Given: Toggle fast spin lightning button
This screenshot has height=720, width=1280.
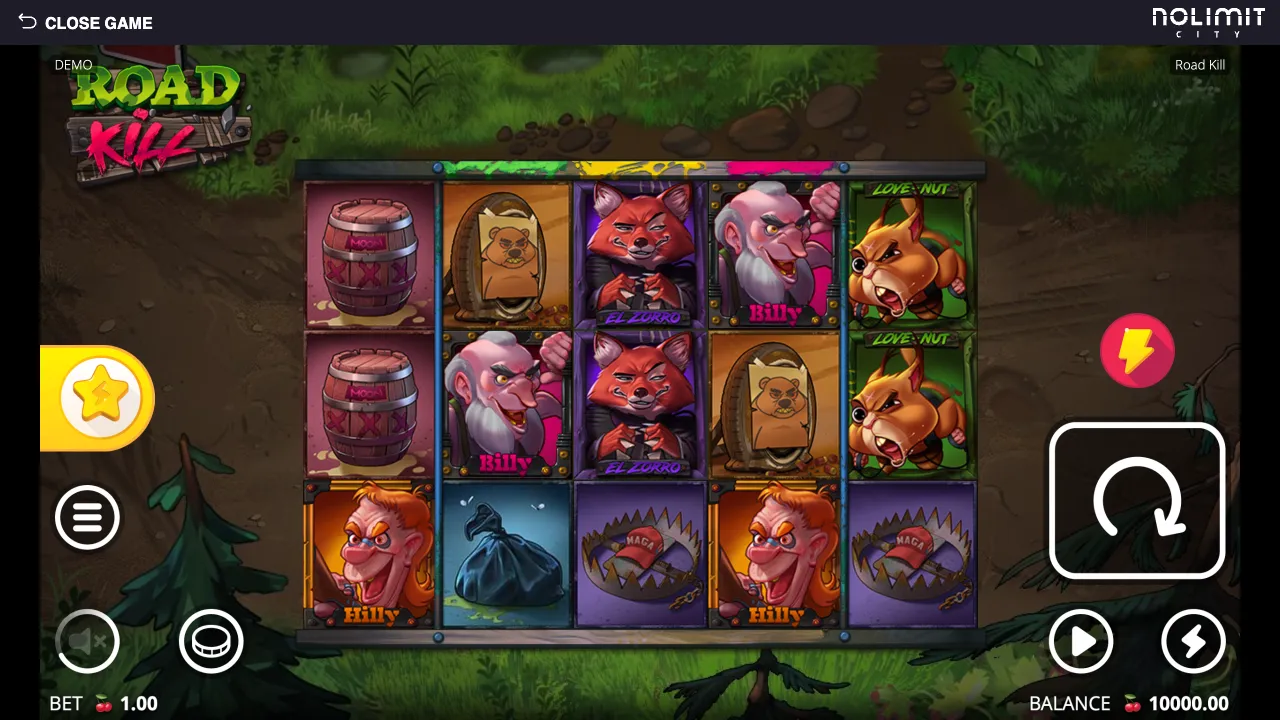Looking at the screenshot, I should 1193,641.
